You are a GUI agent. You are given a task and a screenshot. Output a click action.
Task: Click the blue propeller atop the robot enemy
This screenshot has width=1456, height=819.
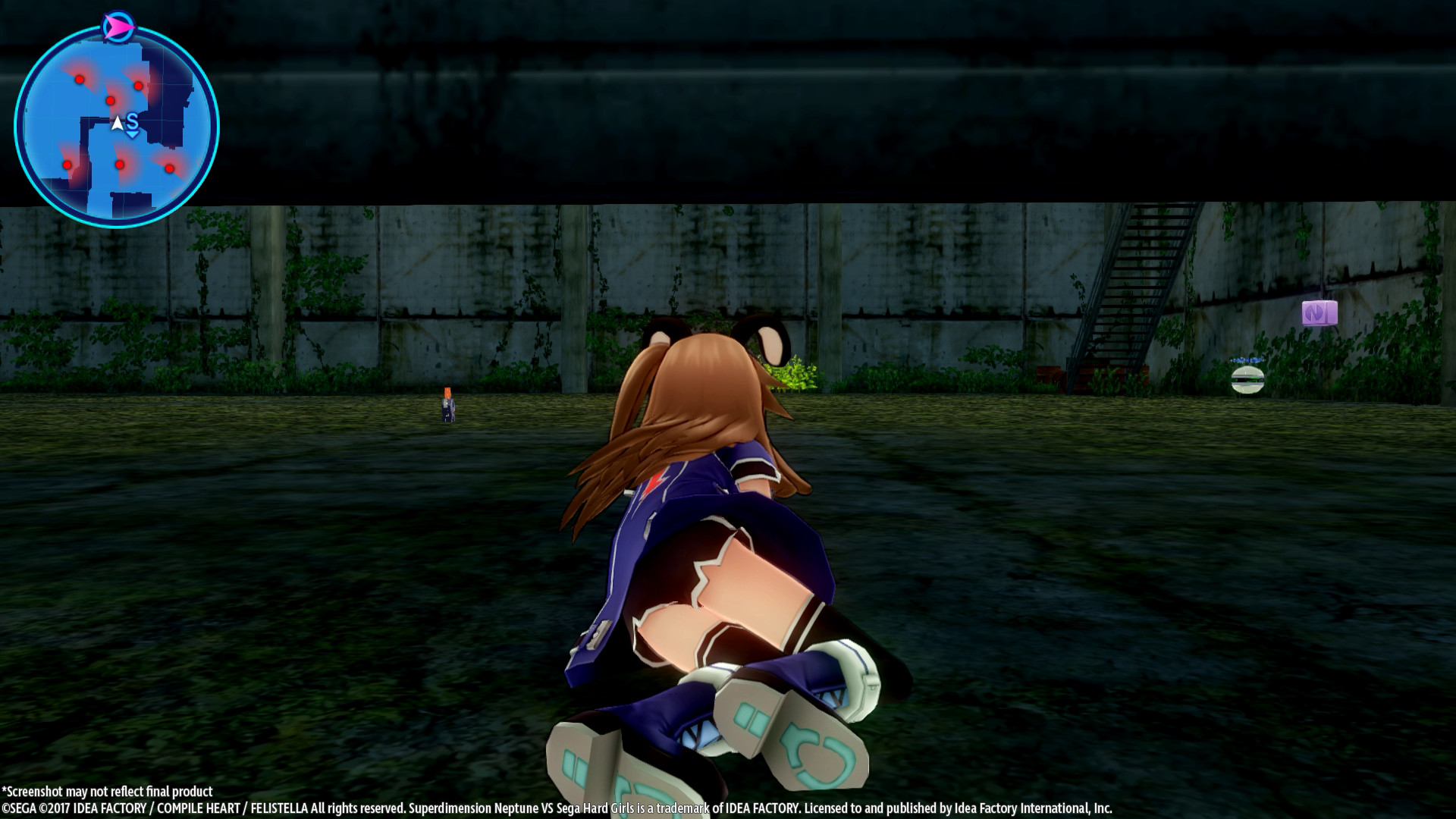pyautogui.click(x=1247, y=361)
